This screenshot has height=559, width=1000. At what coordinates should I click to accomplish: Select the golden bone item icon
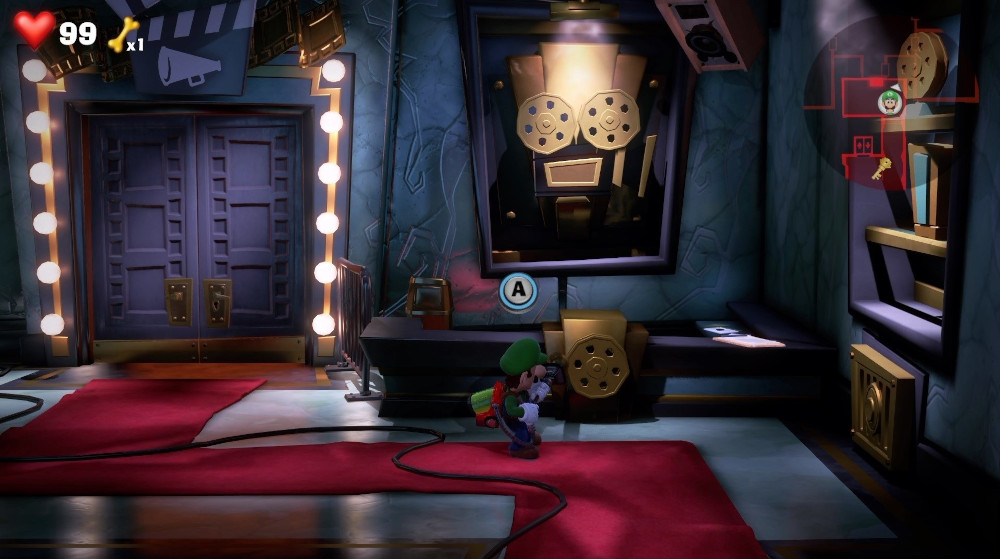point(121,36)
